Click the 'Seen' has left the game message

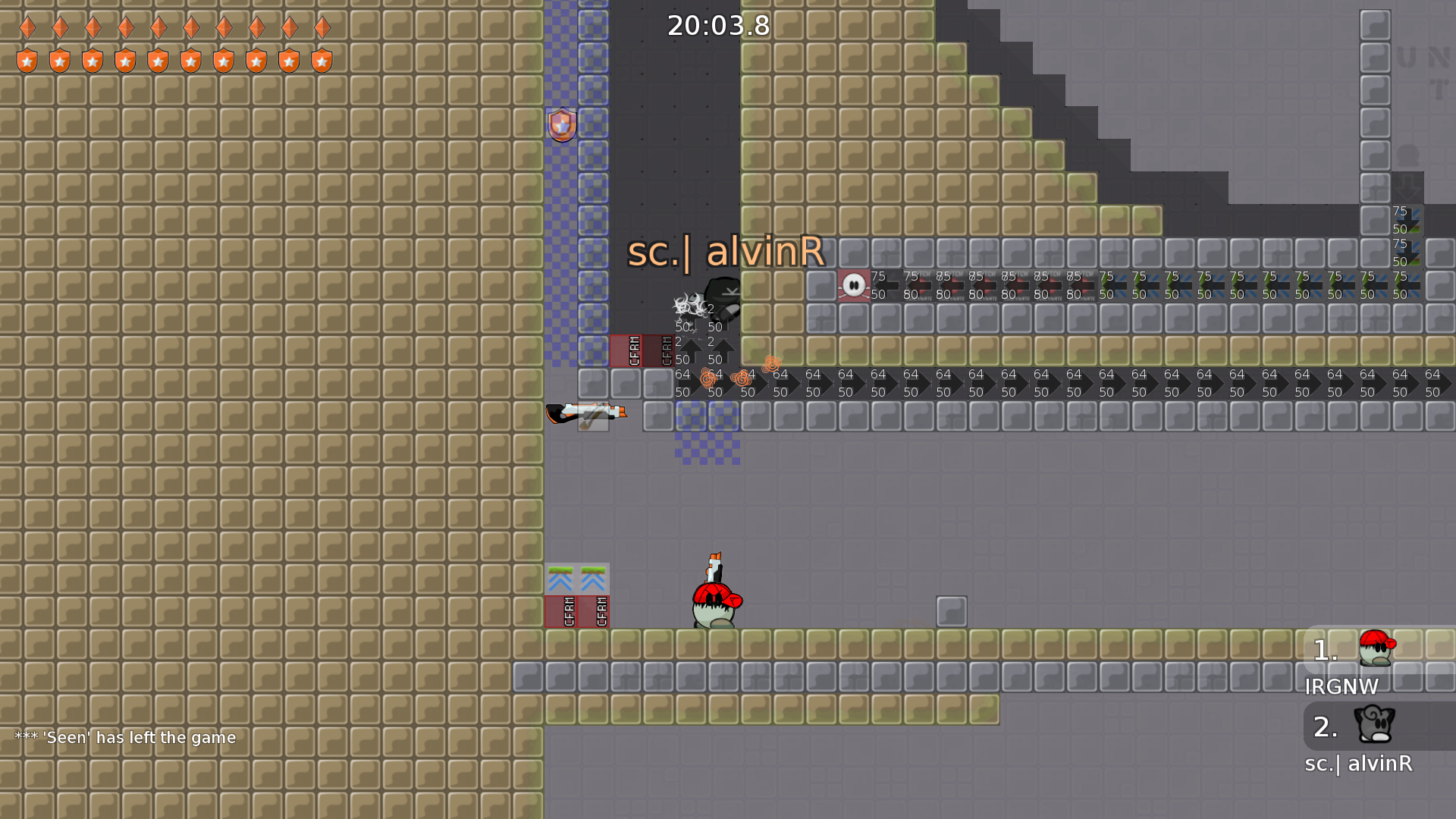(125, 737)
